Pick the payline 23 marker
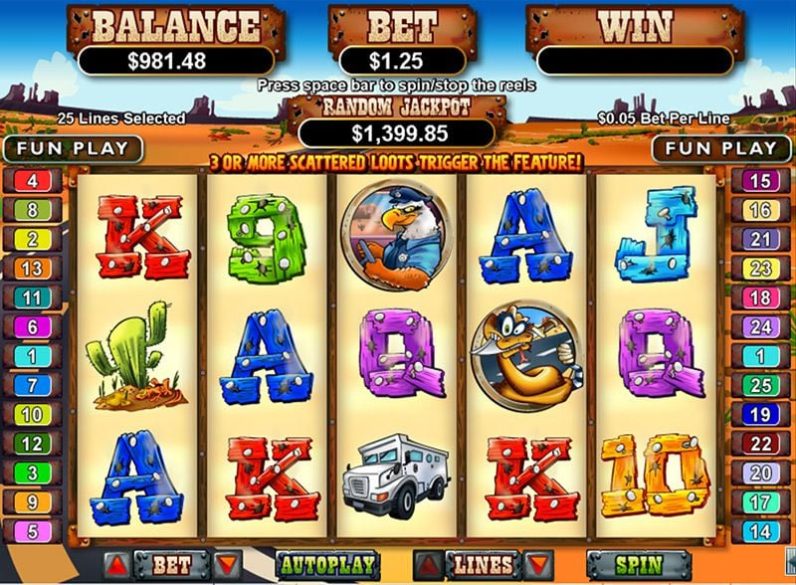The height and width of the screenshot is (585, 796). click(x=760, y=268)
